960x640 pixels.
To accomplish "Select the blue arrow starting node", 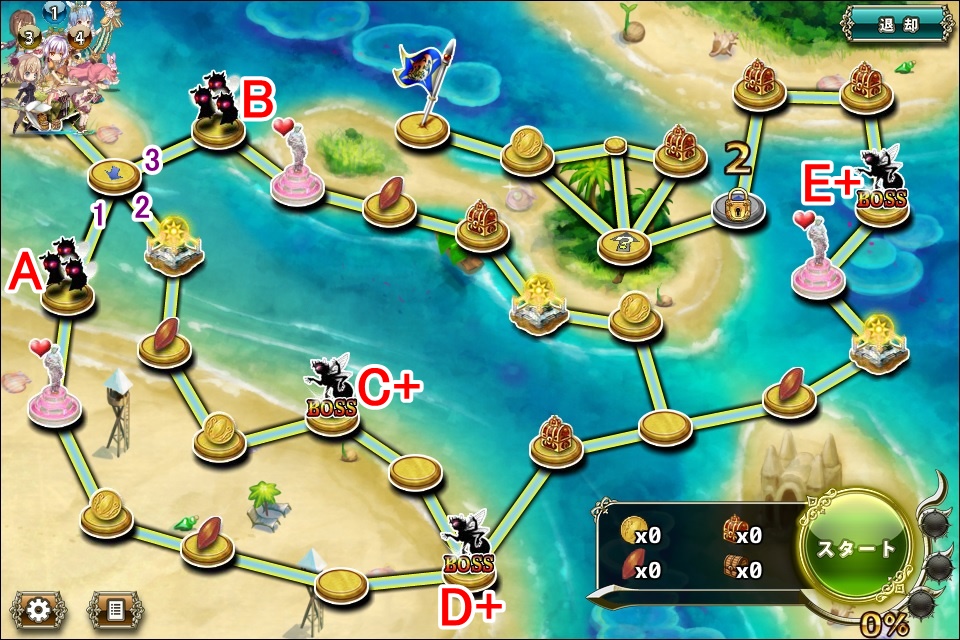I will 114,176.
